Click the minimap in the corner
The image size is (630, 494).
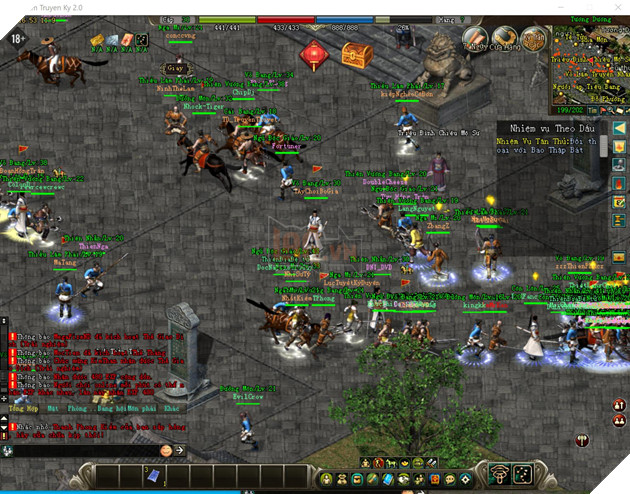click(x=590, y=60)
